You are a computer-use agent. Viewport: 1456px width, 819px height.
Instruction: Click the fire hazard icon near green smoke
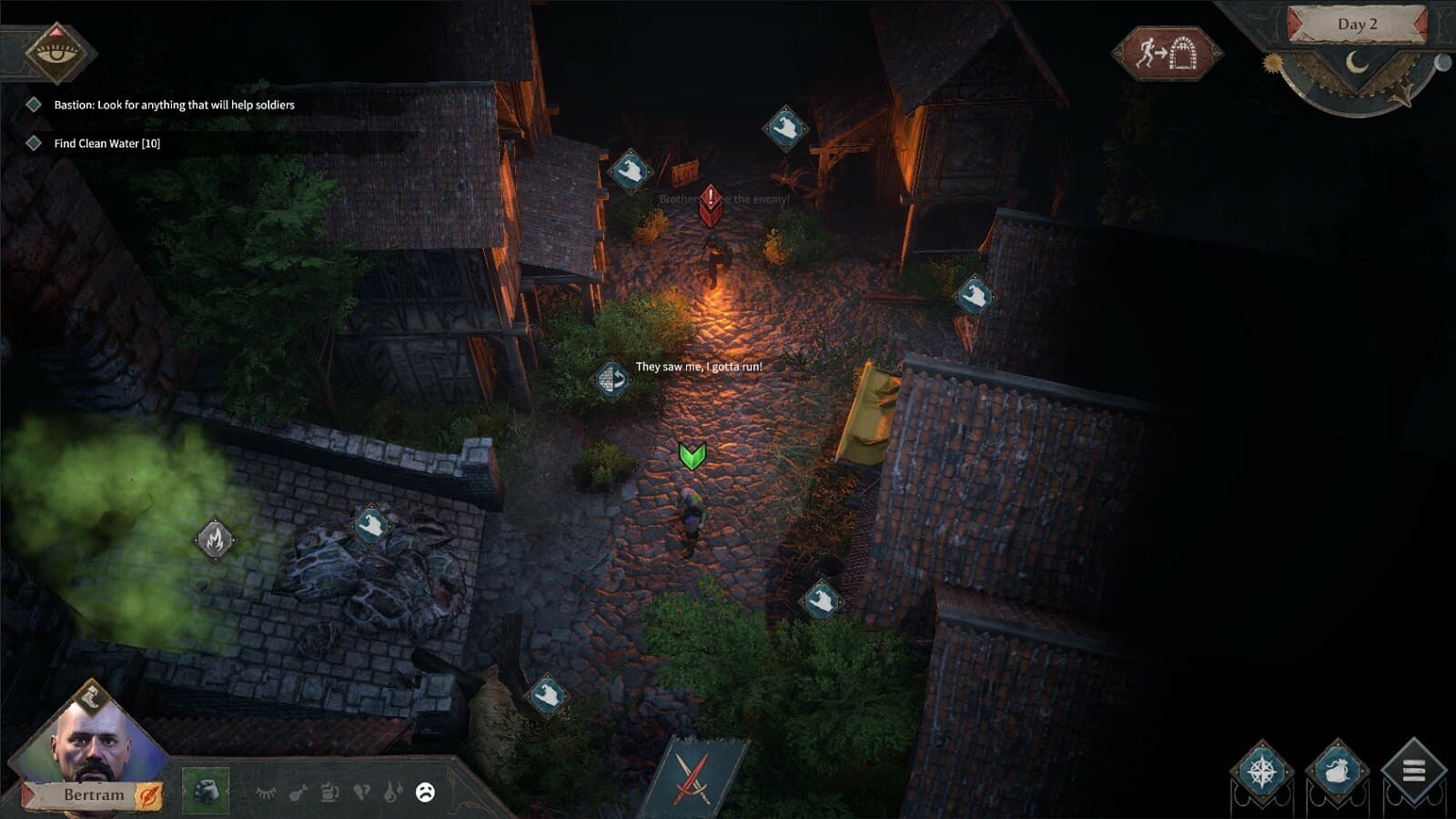[216, 539]
